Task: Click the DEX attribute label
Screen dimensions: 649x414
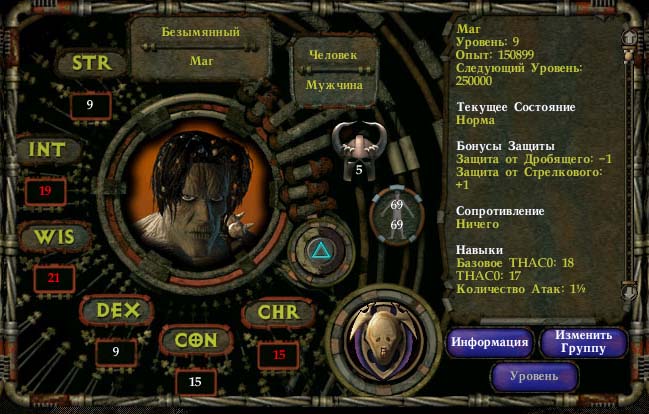Action: [116, 310]
